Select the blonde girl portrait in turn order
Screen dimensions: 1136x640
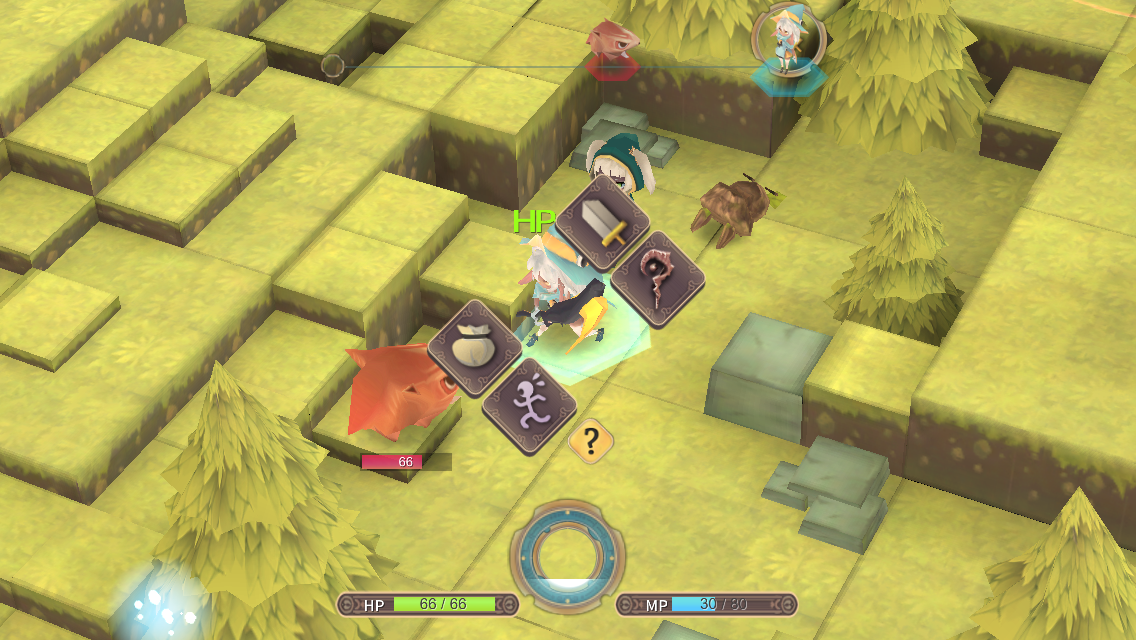788,40
